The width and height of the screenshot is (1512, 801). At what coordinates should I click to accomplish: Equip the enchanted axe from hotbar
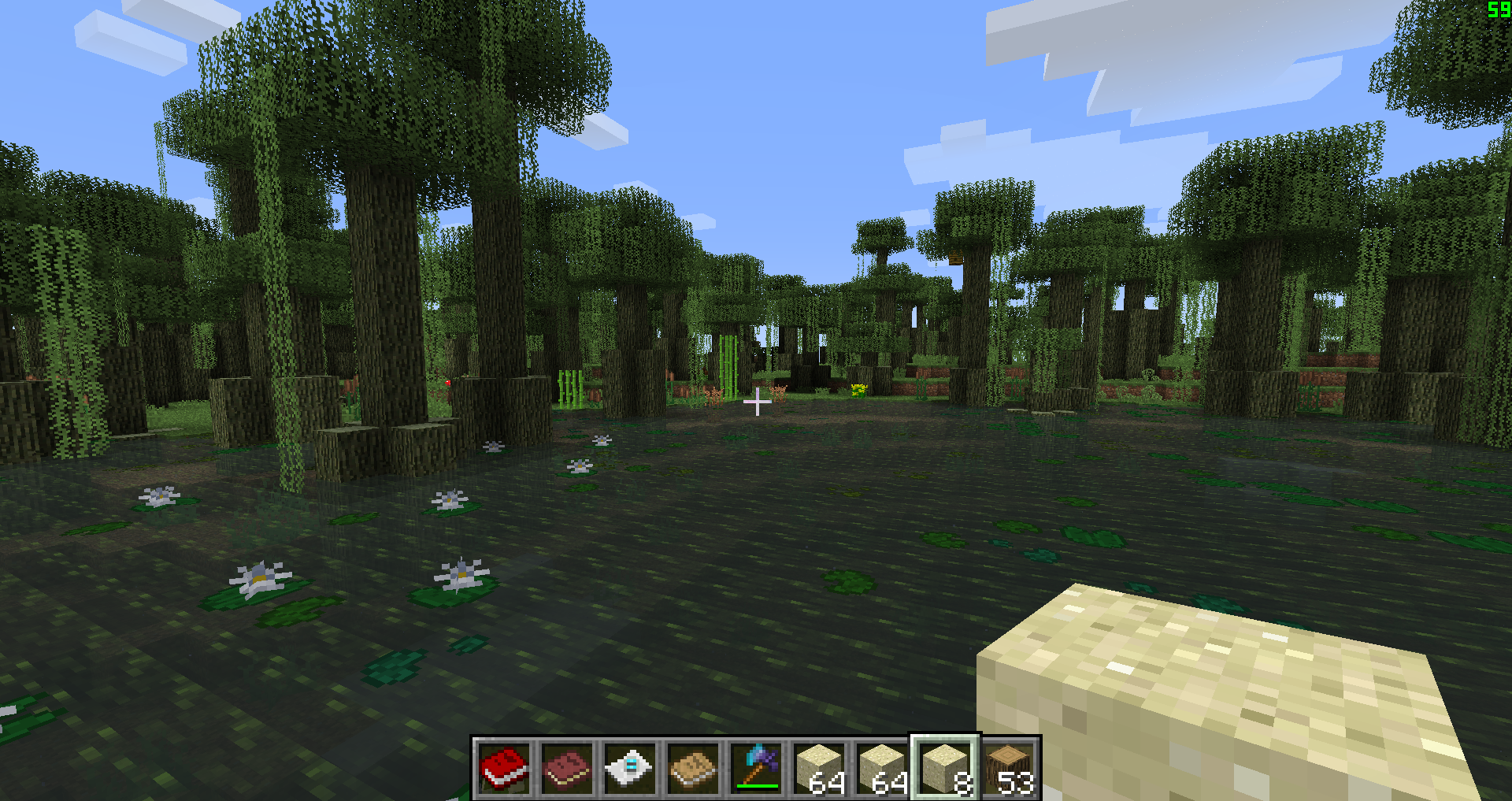tap(756, 768)
